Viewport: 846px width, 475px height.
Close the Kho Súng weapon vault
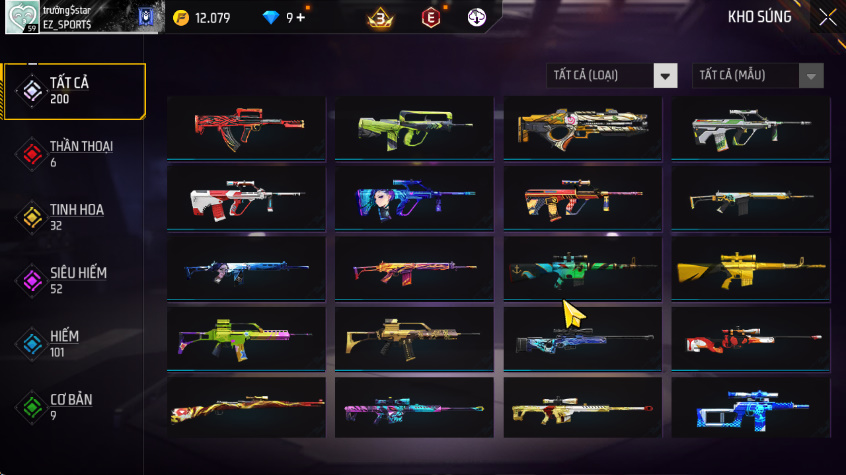(x=828, y=17)
